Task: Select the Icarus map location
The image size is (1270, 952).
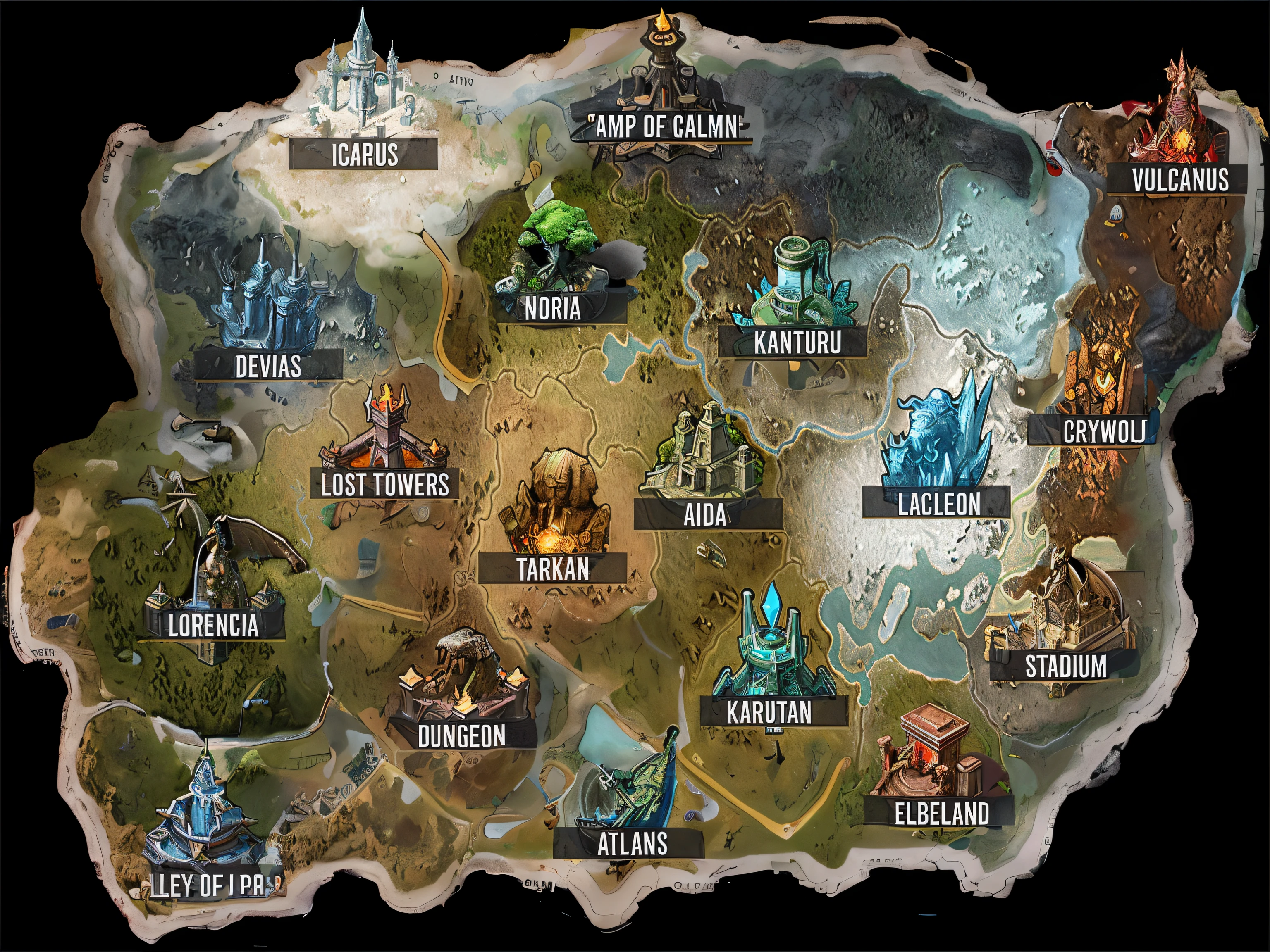Action: coord(364,154)
